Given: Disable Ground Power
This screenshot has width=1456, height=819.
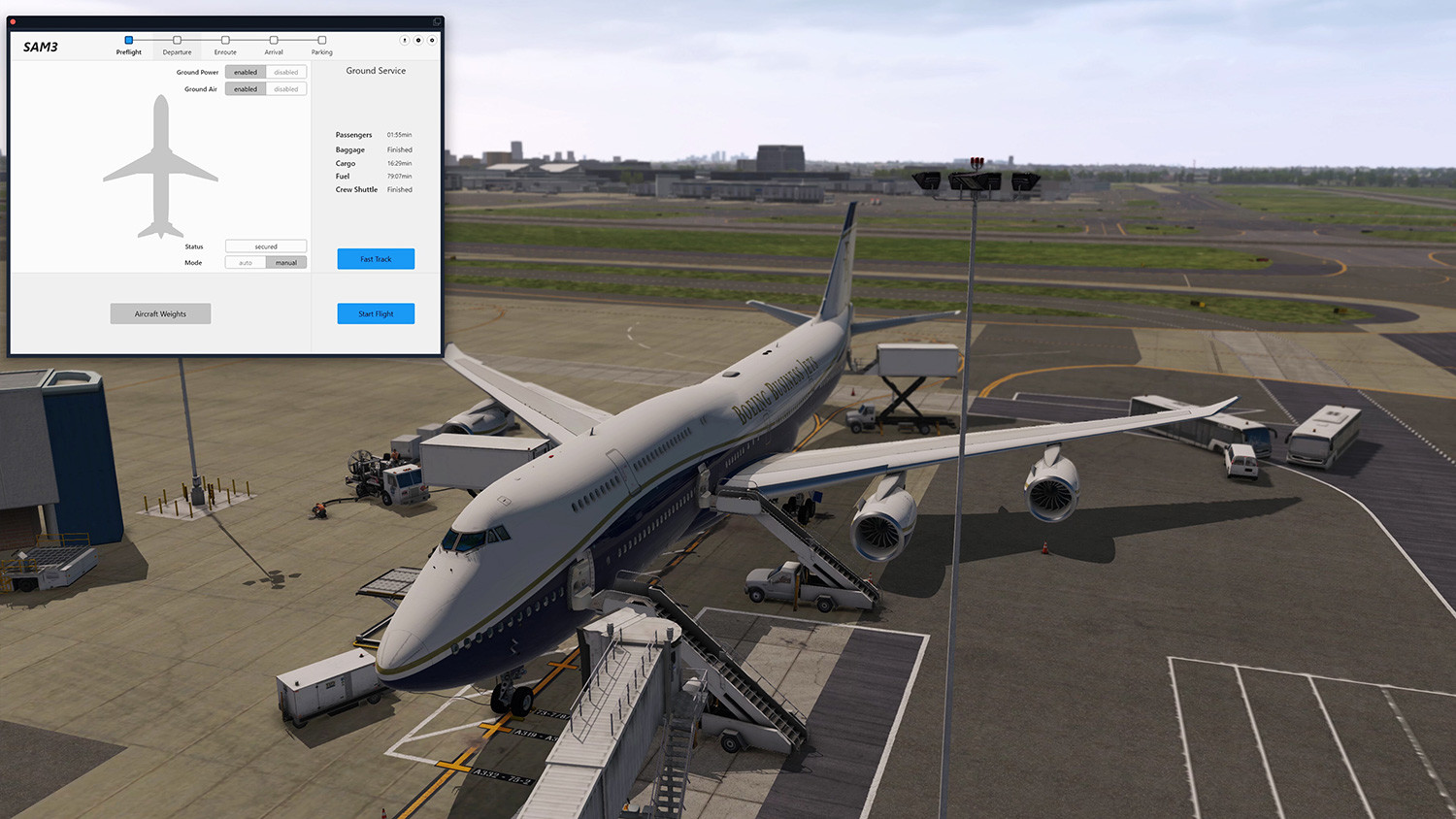Looking at the screenshot, I should (x=286, y=72).
